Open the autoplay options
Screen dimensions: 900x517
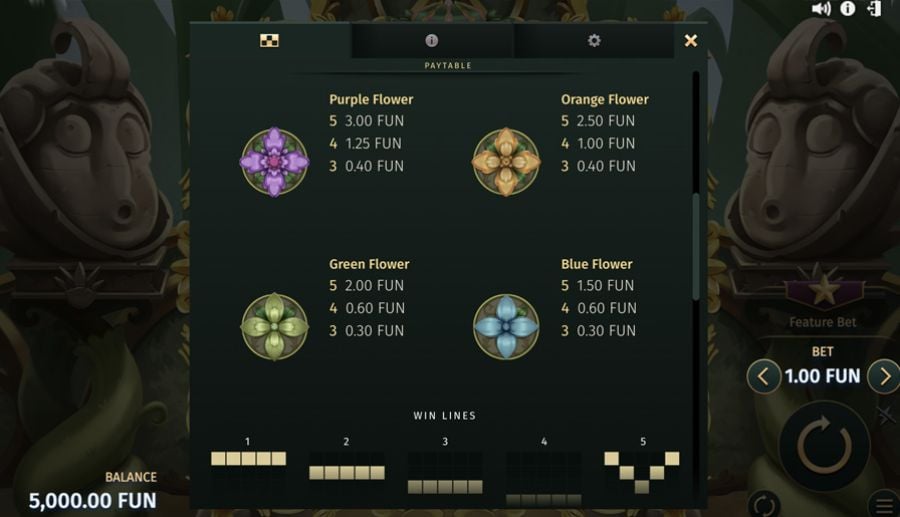[x=763, y=504]
